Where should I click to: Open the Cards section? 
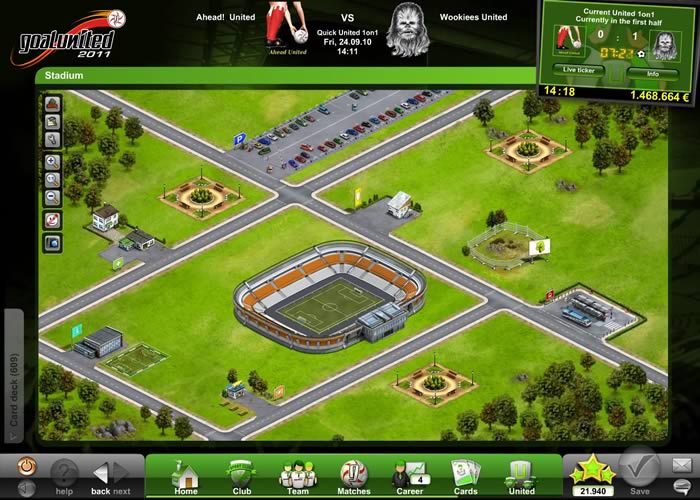(465, 476)
